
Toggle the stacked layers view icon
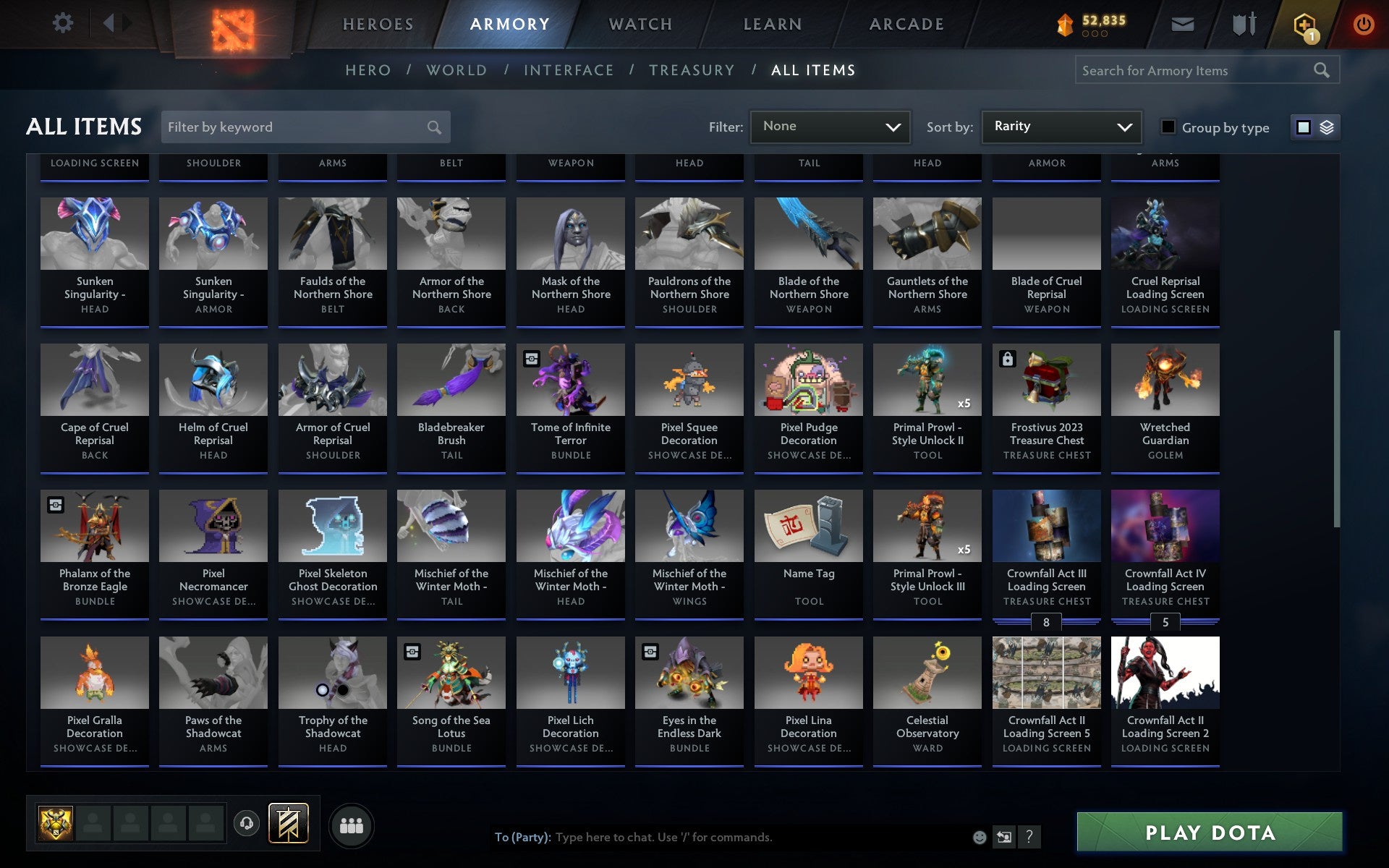[1325, 127]
